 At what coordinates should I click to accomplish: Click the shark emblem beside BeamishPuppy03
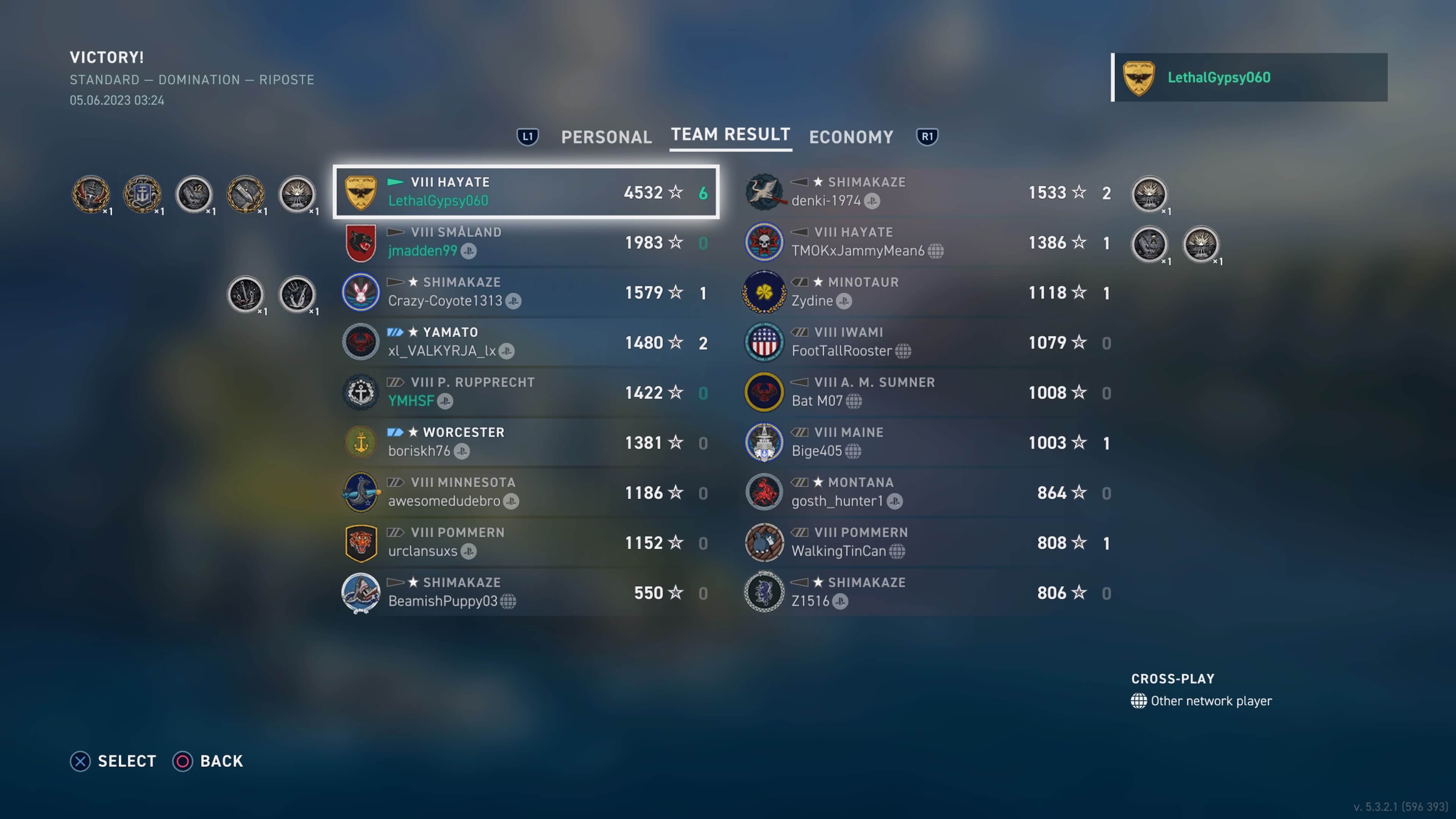tap(361, 592)
